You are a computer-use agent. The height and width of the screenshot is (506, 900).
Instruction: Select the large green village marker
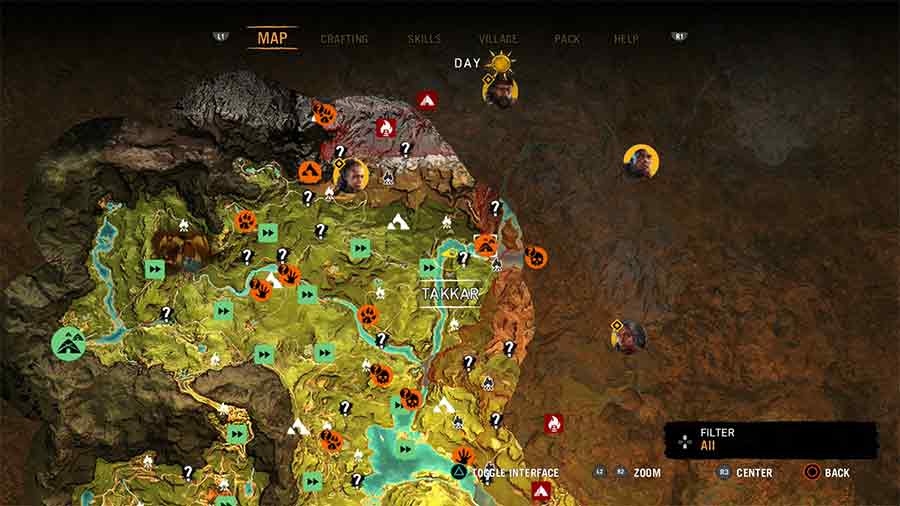69,343
